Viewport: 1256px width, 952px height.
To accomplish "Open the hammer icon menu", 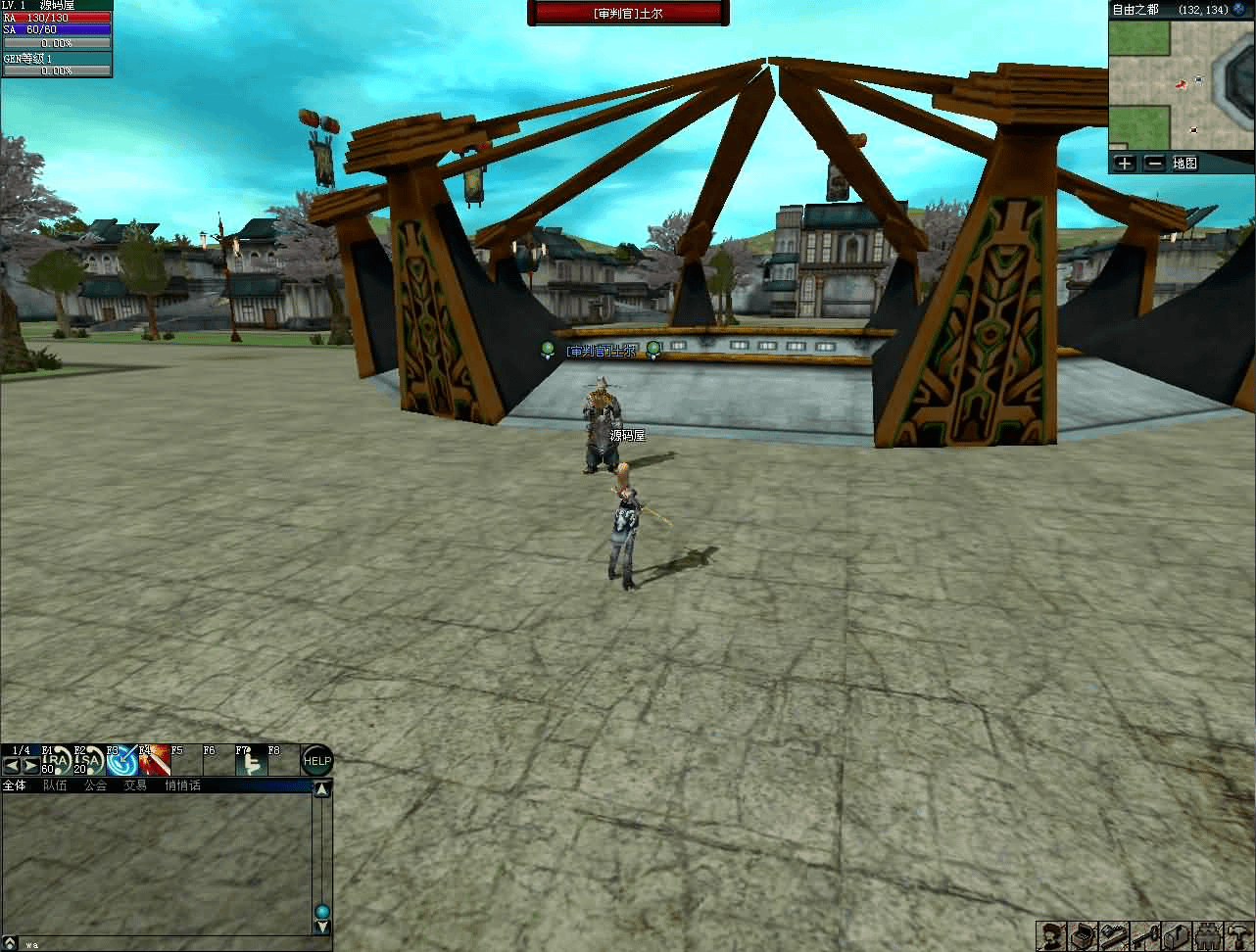I will click(1239, 935).
